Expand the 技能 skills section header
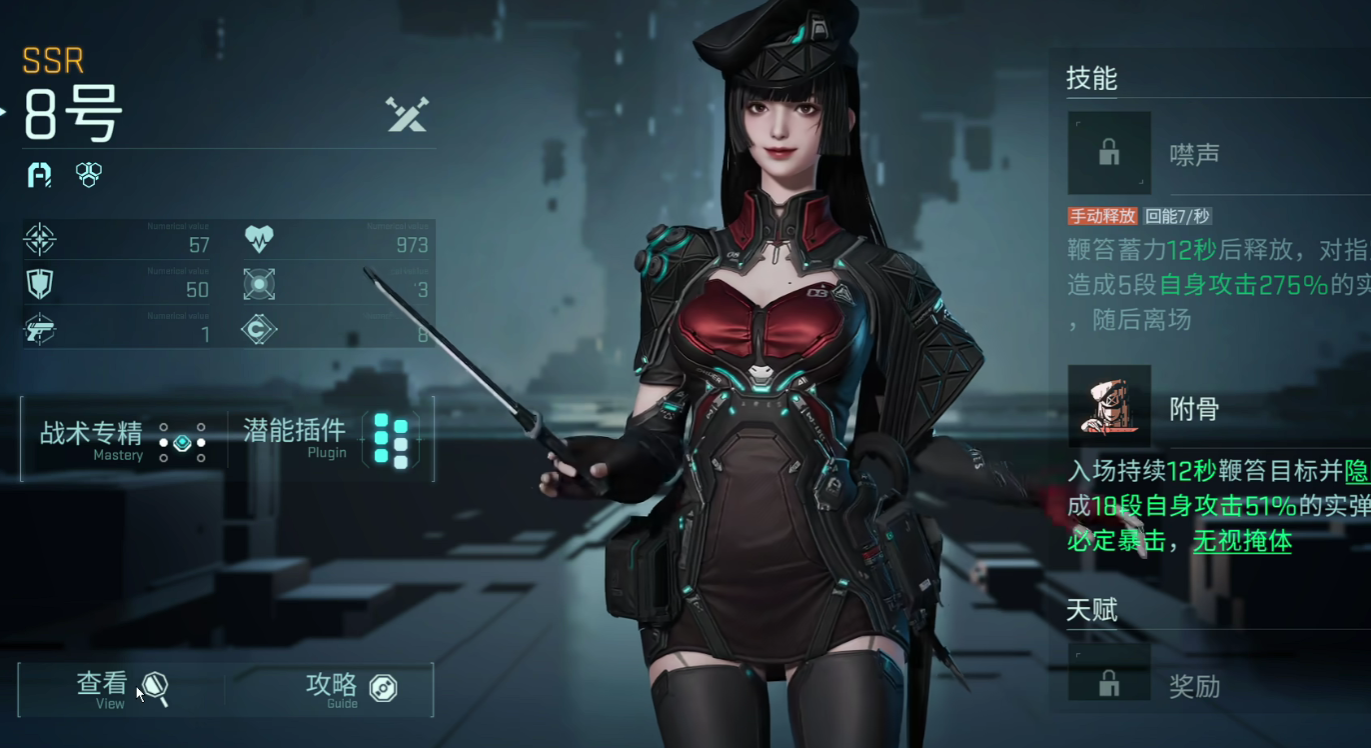Viewport: 1371px width, 748px height. [1093, 79]
